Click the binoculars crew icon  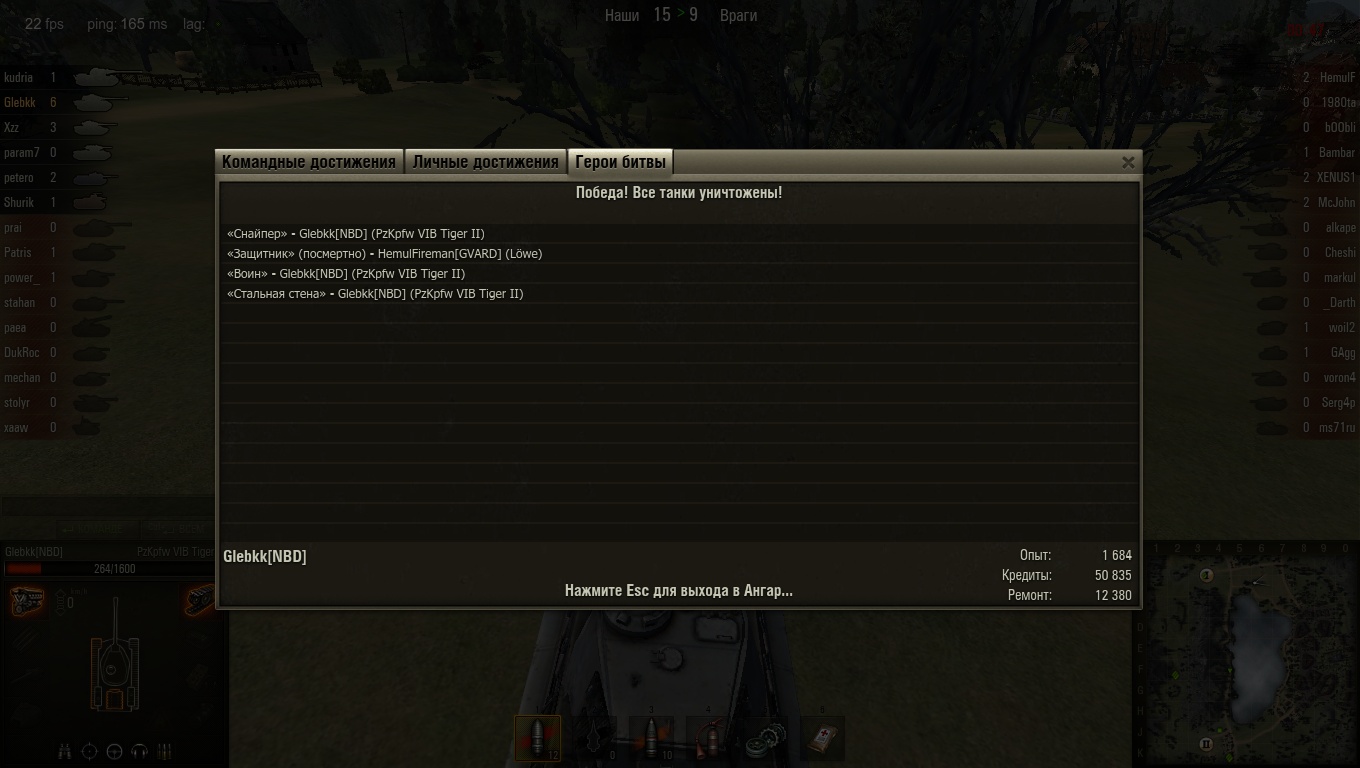65,751
